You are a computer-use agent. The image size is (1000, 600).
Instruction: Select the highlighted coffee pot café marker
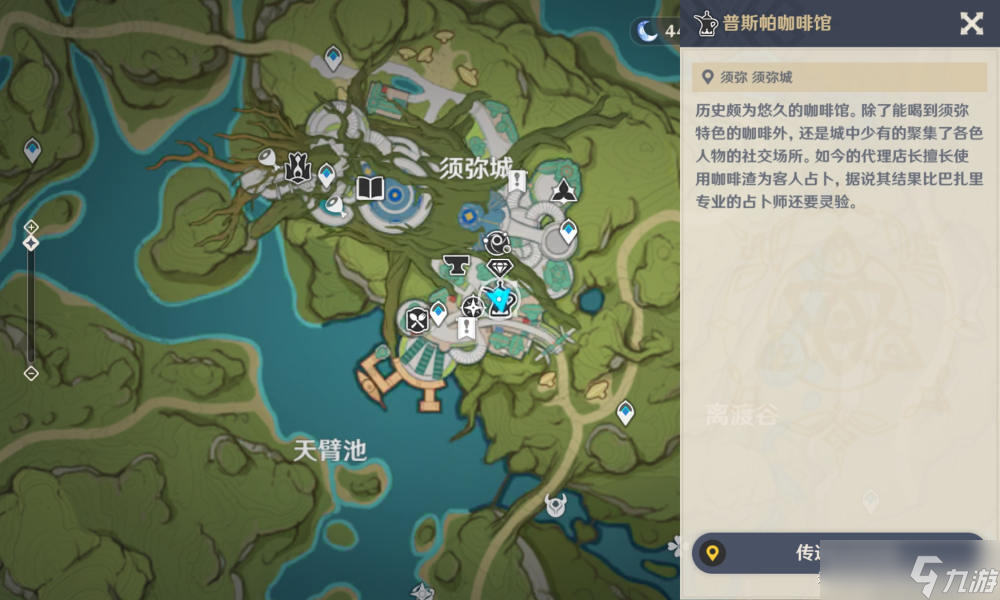click(x=498, y=298)
